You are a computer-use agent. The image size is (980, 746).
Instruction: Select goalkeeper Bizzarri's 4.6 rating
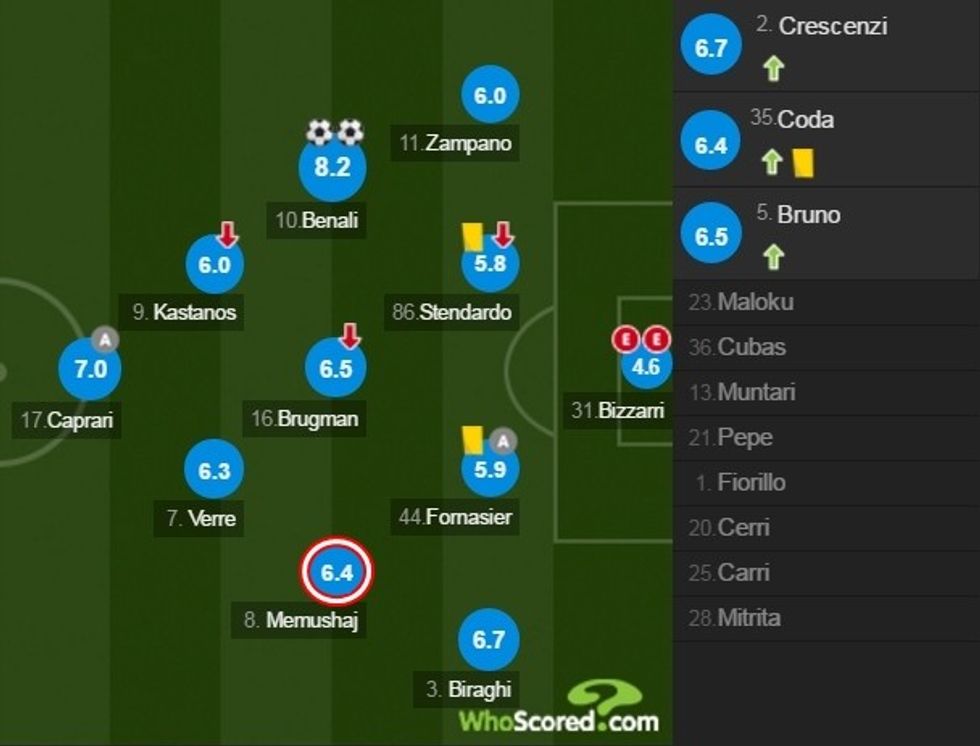click(646, 366)
